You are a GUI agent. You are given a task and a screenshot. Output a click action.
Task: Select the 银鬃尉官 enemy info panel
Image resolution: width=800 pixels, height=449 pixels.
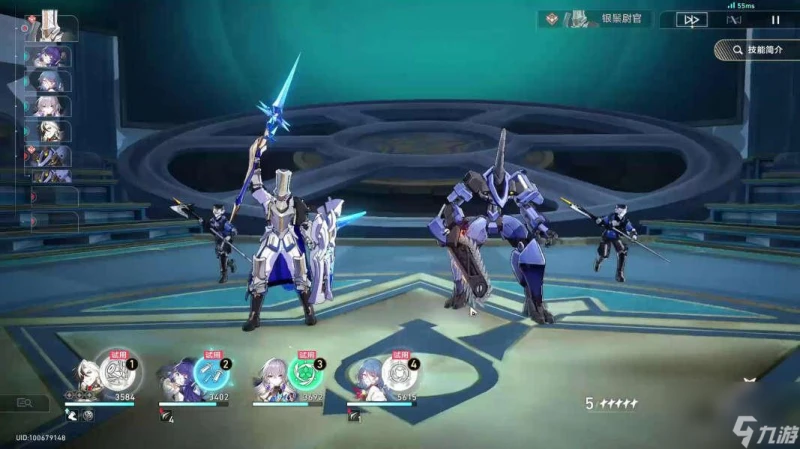click(x=598, y=19)
